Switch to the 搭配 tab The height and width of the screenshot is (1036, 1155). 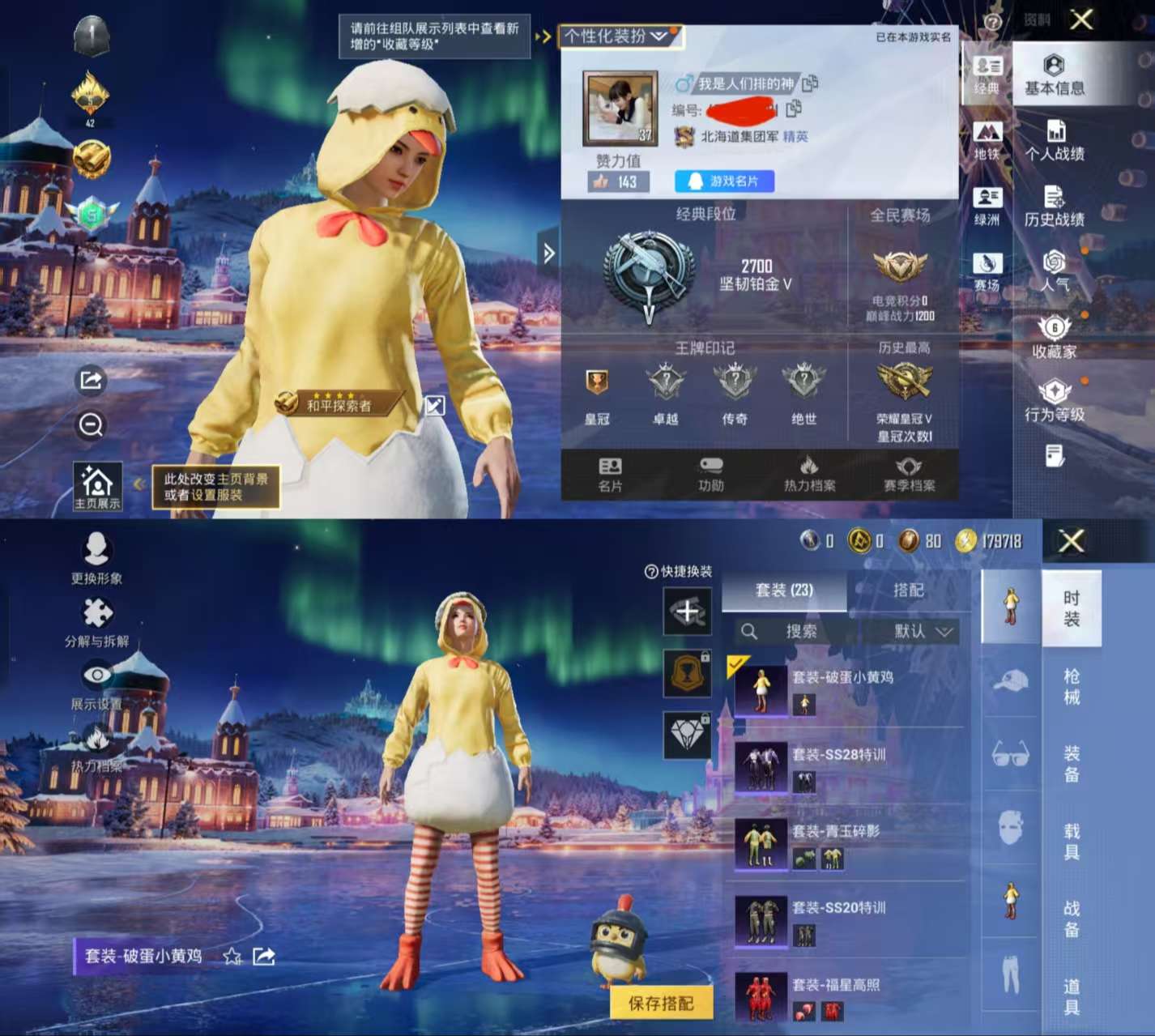pyautogui.click(x=910, y=590)
